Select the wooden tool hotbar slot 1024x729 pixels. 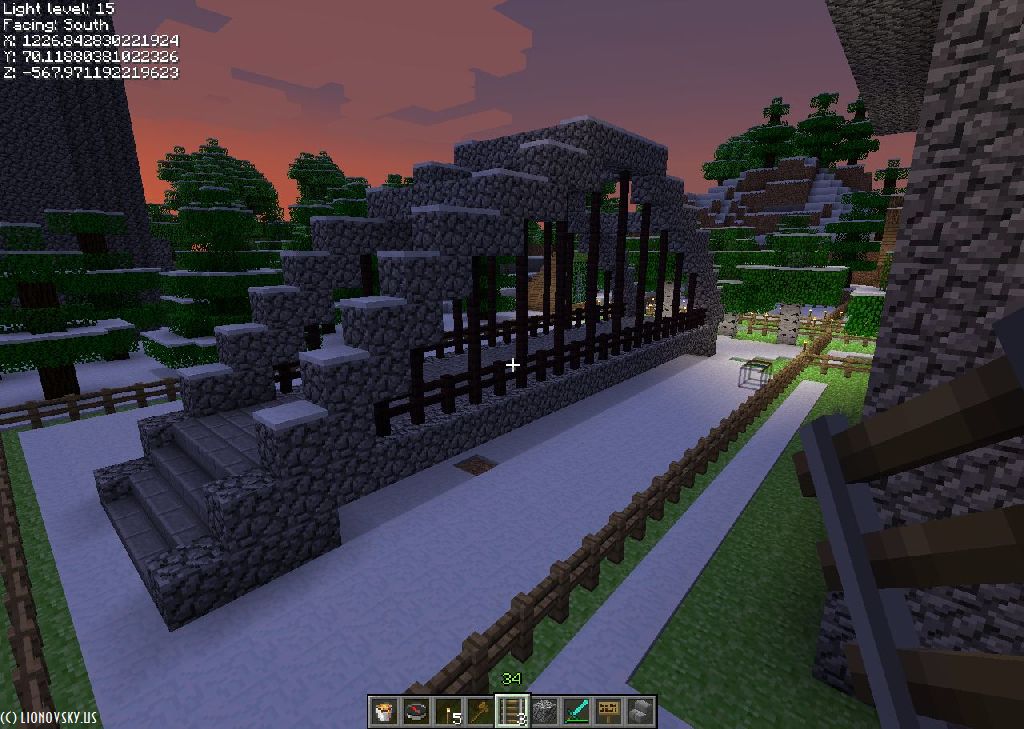click(480, 711)
